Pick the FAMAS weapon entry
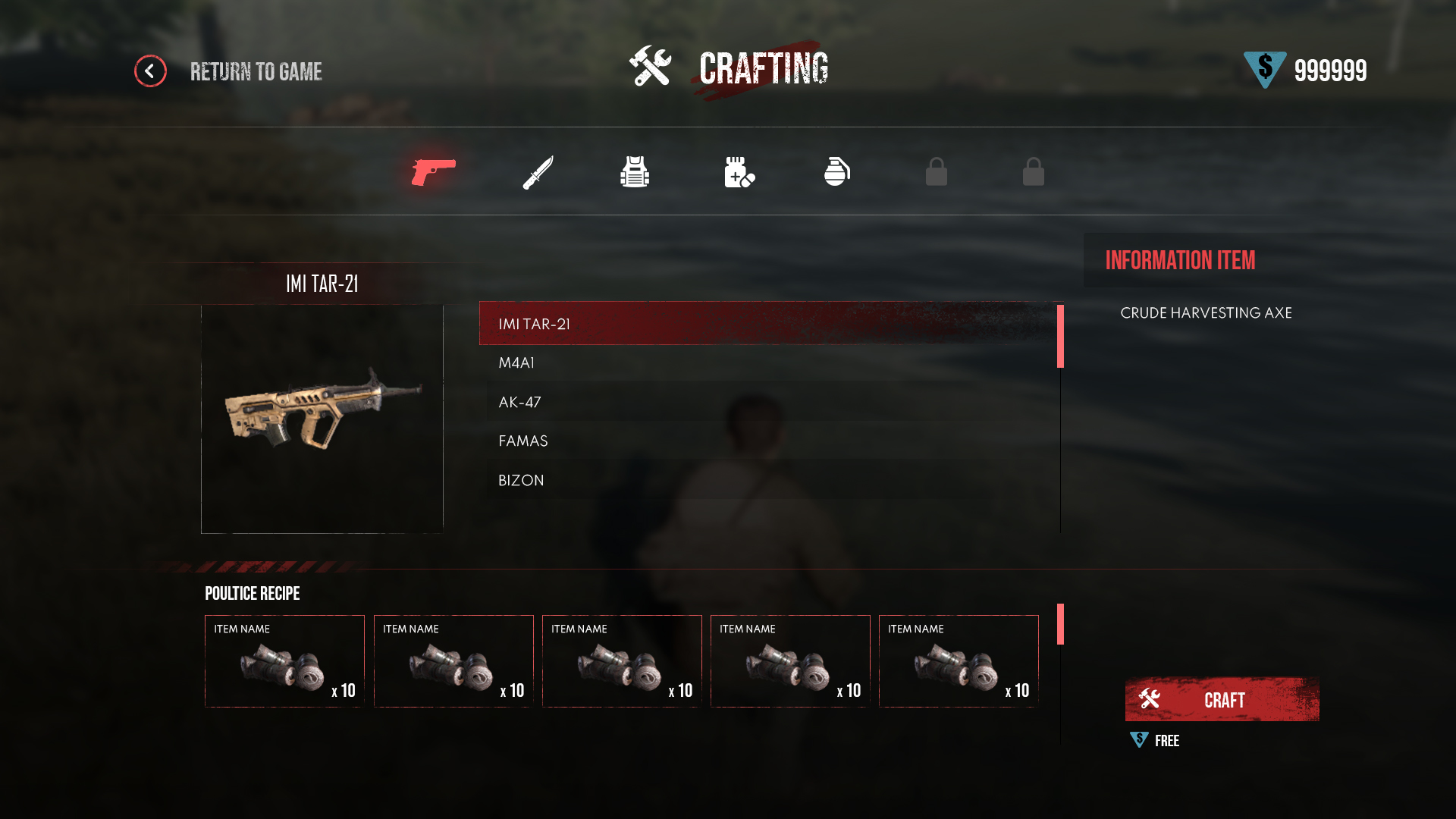 coord(766,441)
